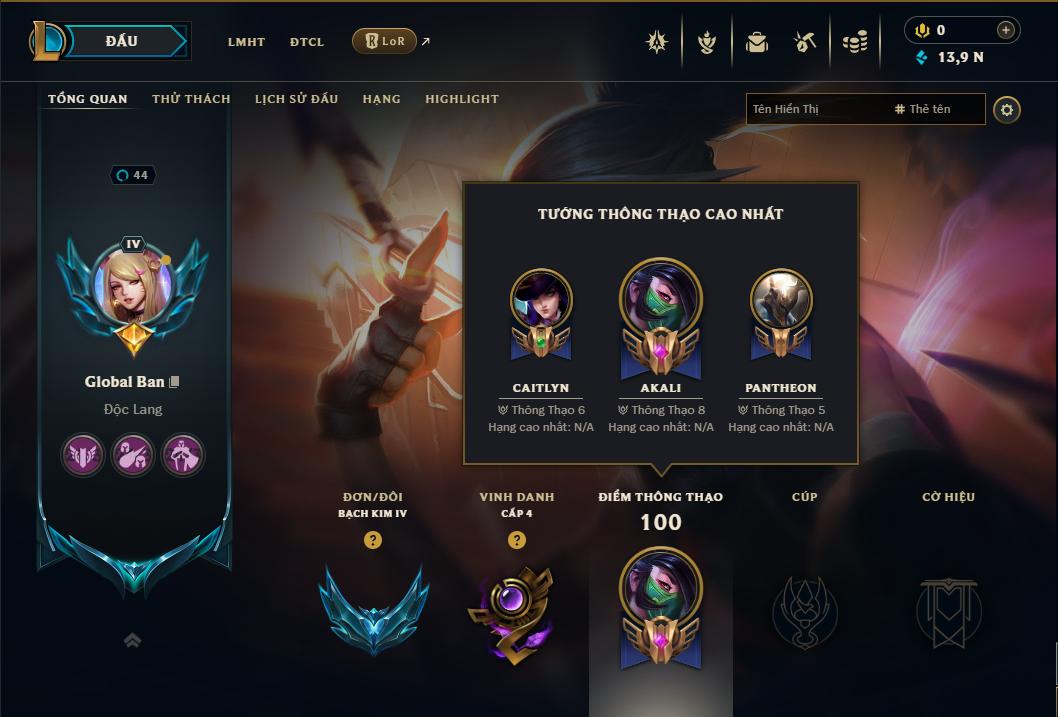1058x717 pixels.
Task: Open the hammer crafting icon
Action: pyautogui.click(x=805, y=42)
